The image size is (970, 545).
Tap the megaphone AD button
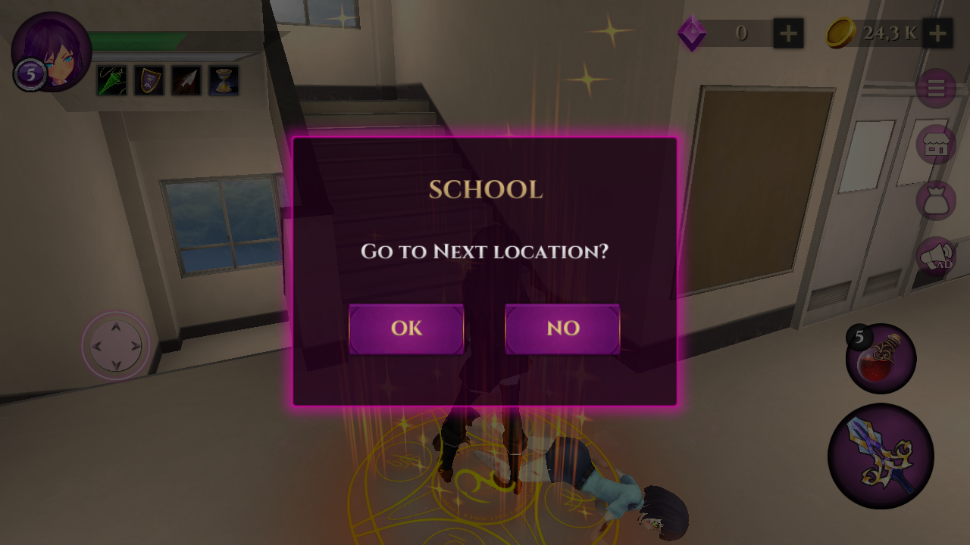[x=936, y=255]
